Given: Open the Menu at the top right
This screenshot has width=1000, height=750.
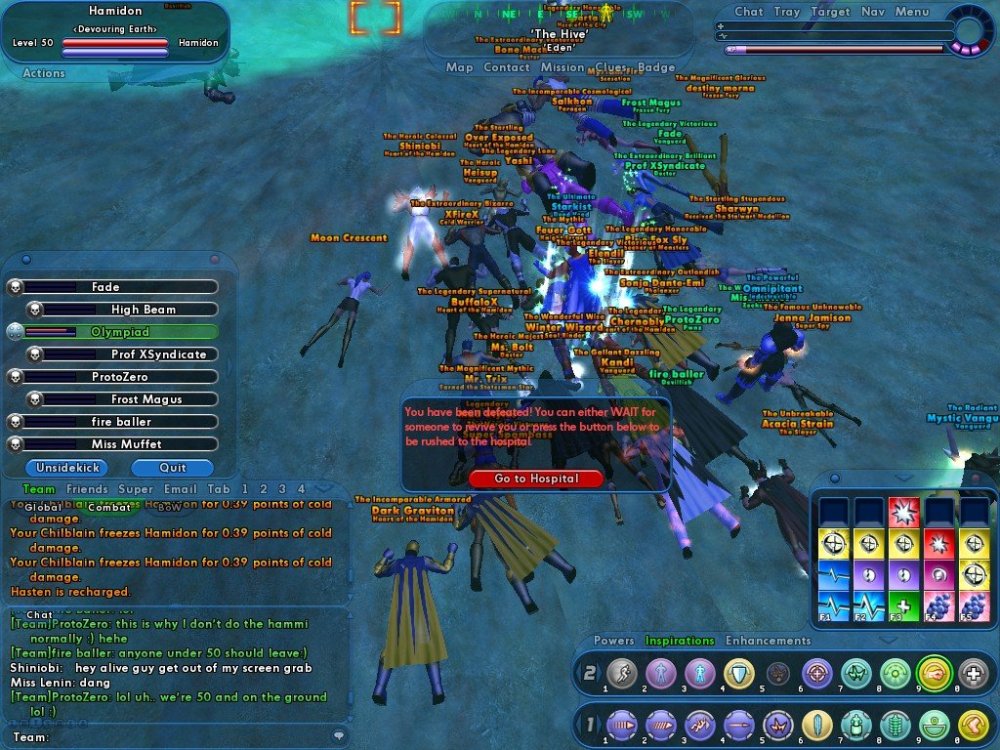Looking at the screenshot, I should point(912,12).
